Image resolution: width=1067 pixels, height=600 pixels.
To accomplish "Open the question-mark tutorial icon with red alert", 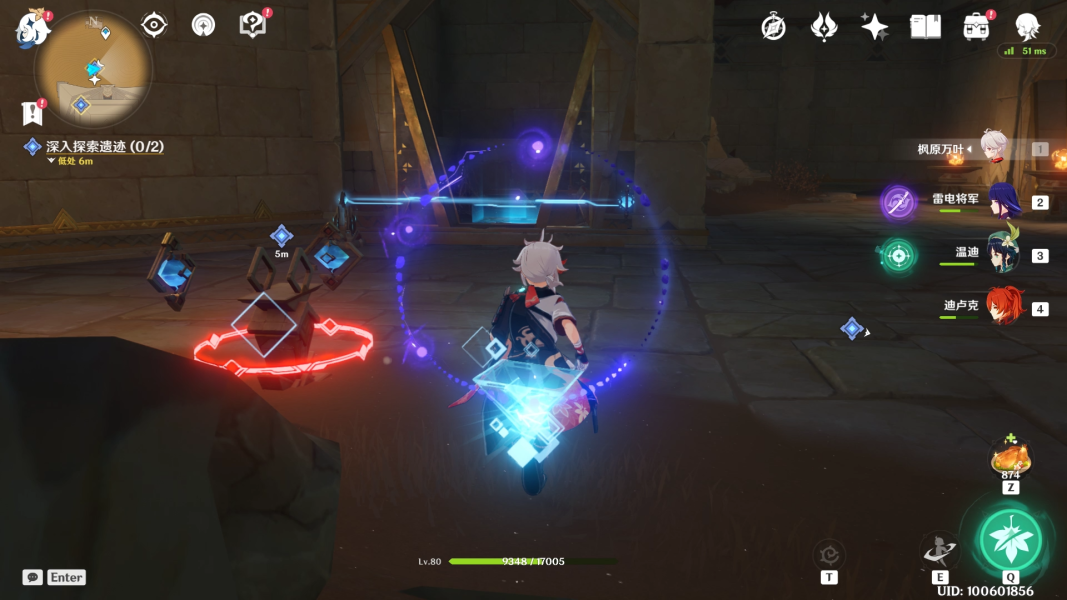I will [253, 25].
